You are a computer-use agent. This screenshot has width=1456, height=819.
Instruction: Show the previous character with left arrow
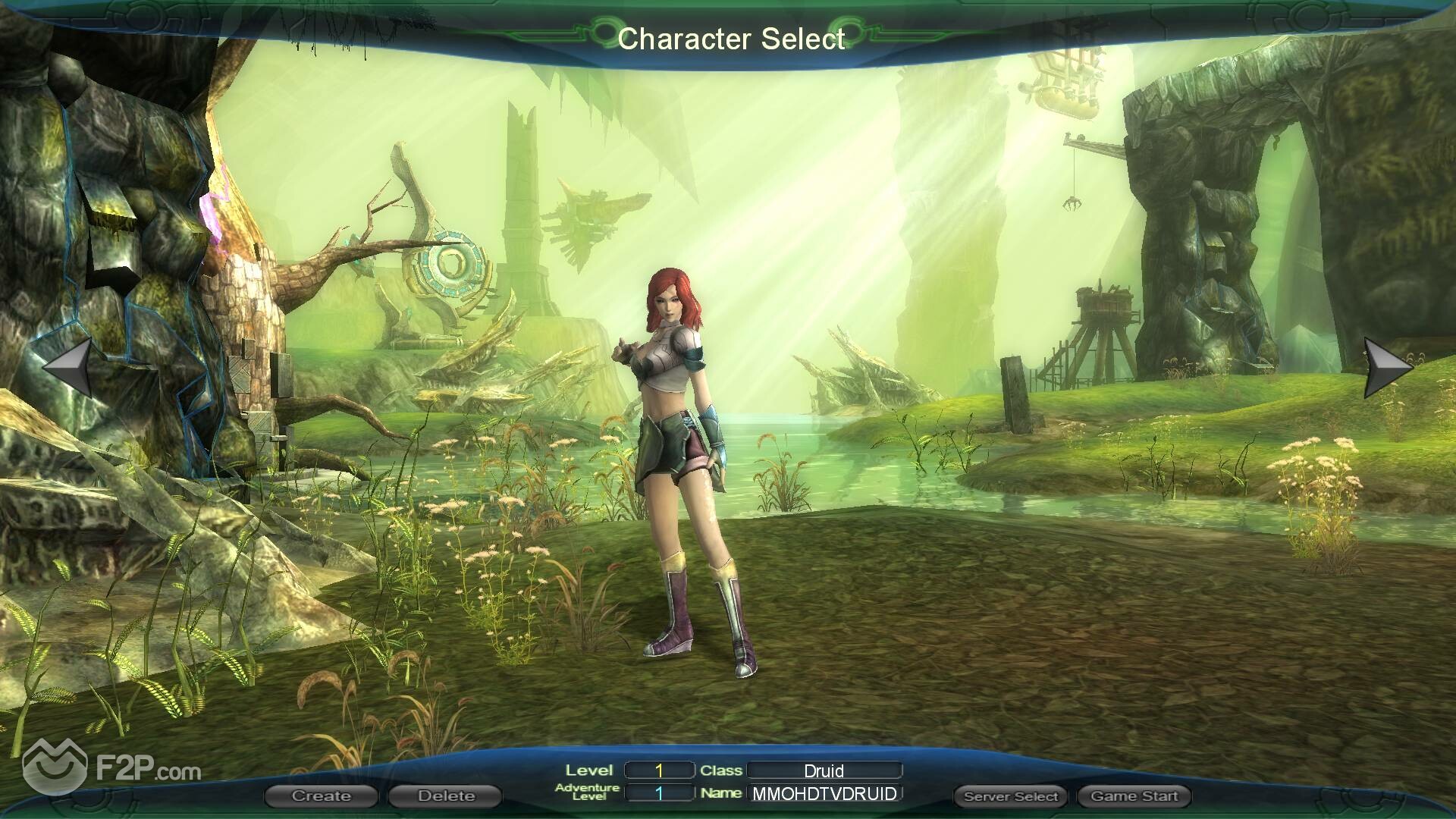coord(70,368)
